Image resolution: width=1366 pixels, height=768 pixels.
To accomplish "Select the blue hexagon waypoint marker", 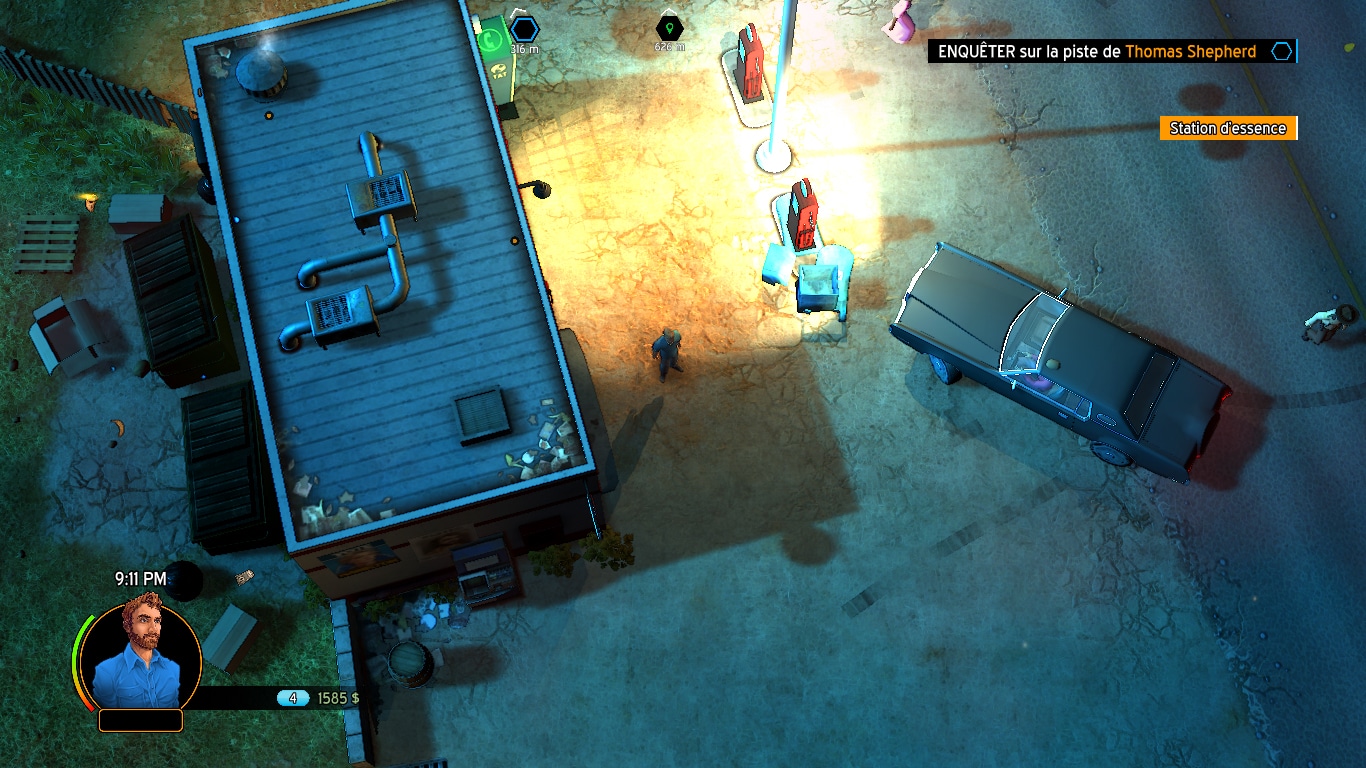I will (524, 28).
